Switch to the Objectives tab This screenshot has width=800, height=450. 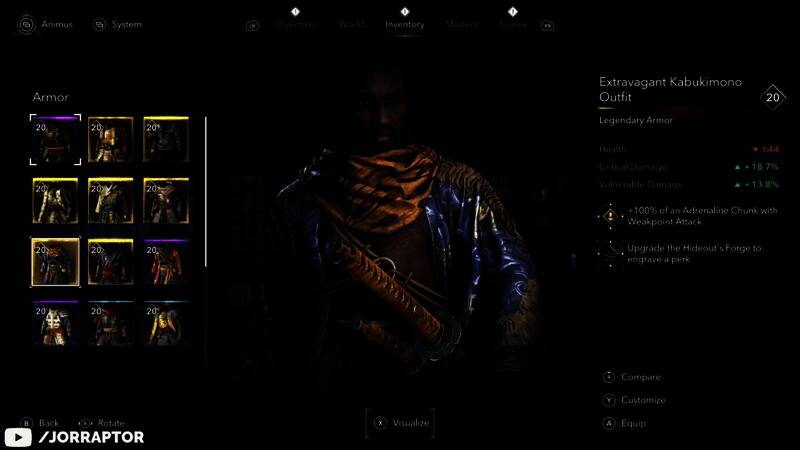(295, 25)
